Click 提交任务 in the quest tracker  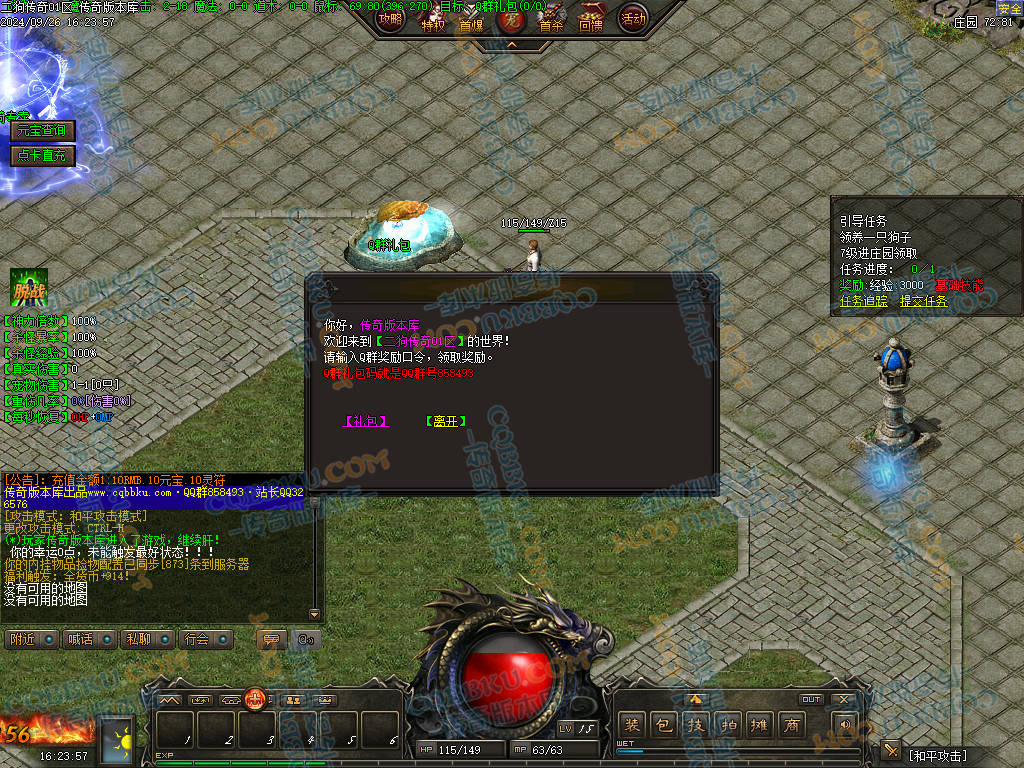tap(924, 300)
